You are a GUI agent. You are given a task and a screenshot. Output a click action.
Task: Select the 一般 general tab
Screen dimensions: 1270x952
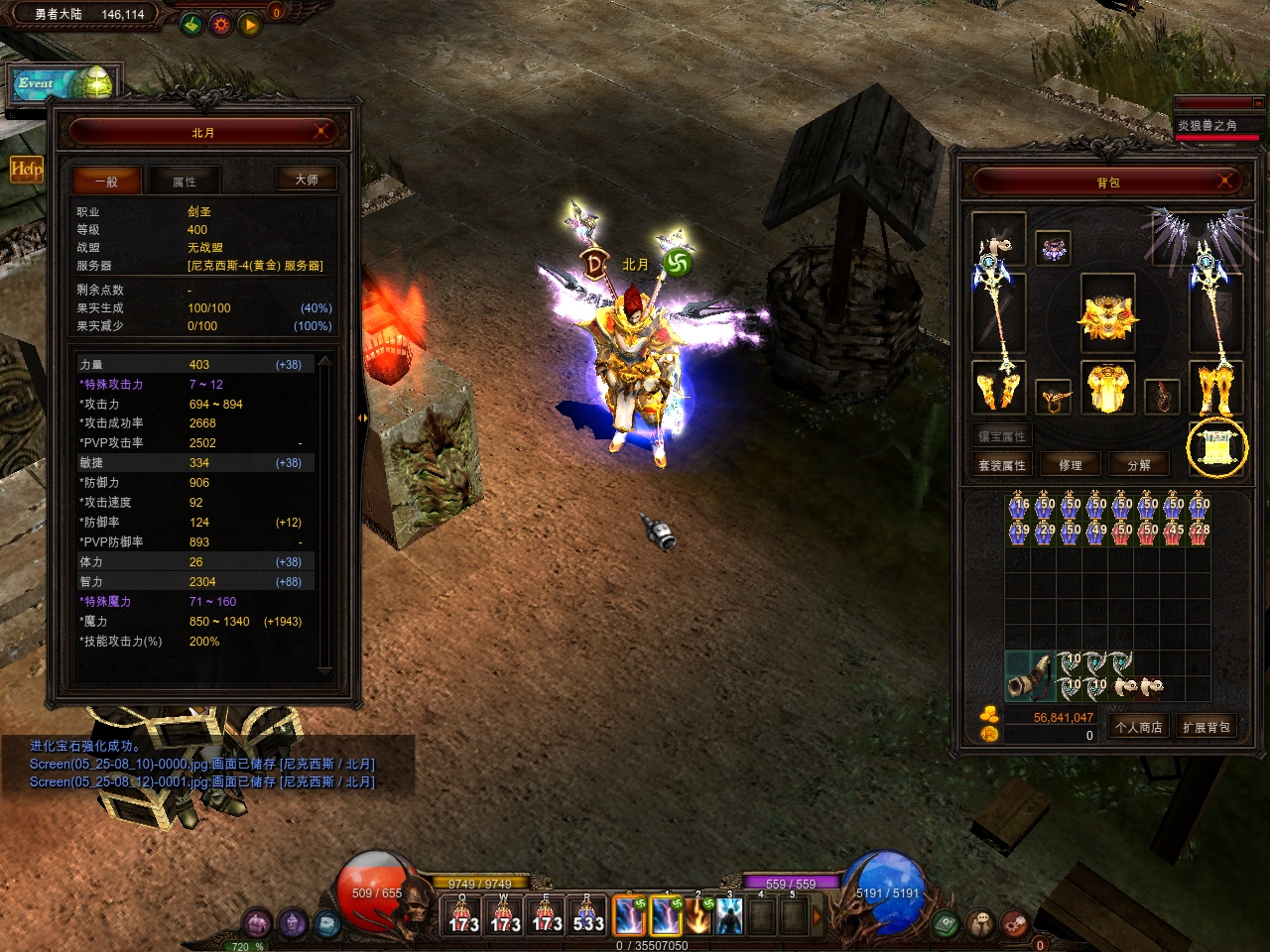tap(106, 181)
